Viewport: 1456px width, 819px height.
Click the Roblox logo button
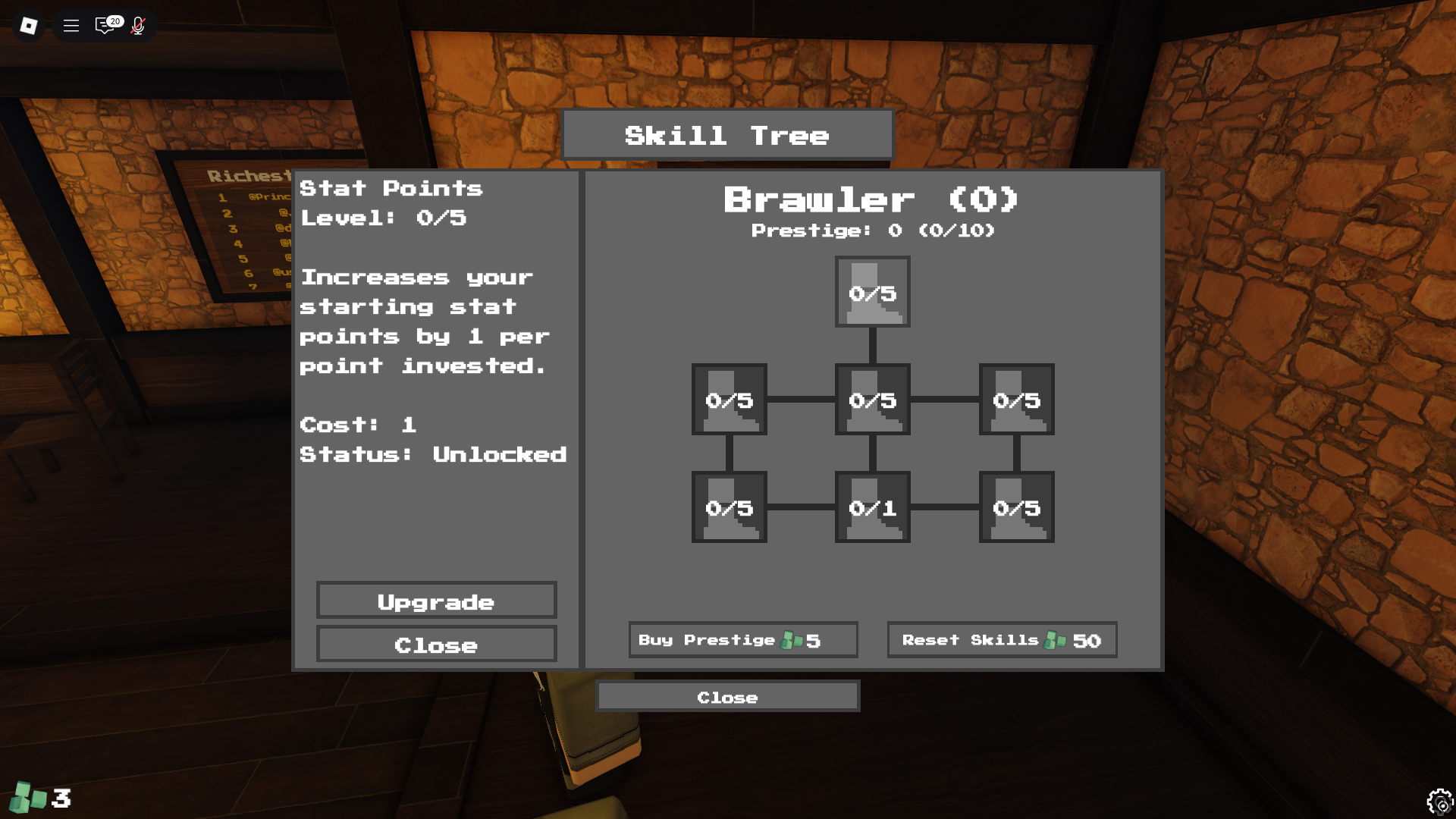coord(28,25)
